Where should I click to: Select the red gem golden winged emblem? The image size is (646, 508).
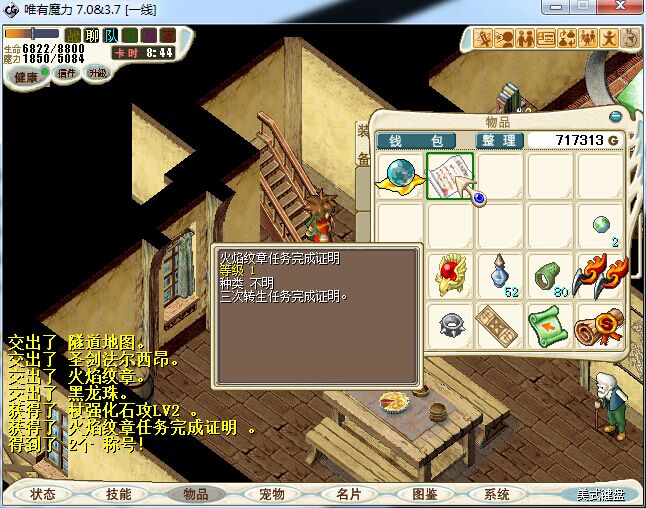point(451,275)
